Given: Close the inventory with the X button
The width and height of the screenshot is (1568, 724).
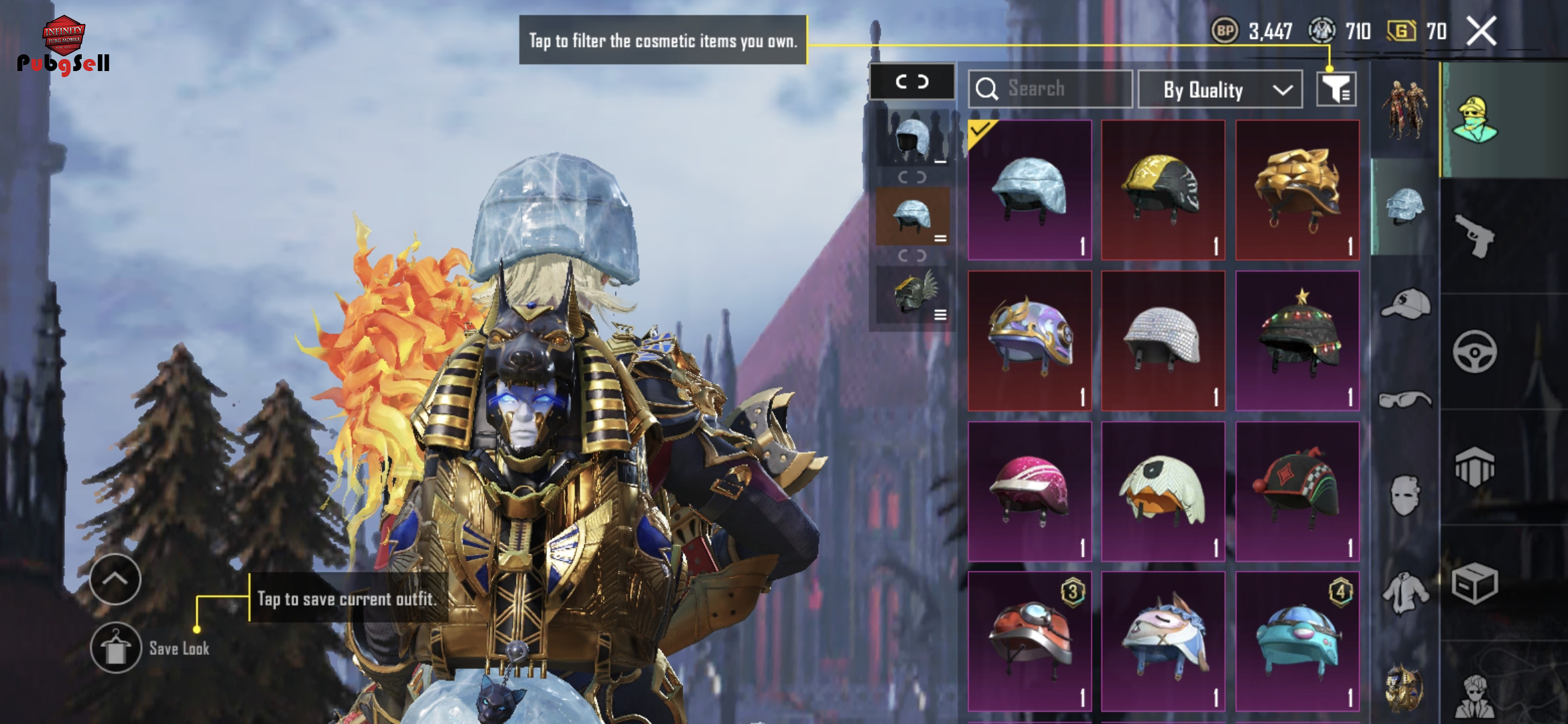Looking at the screenshot, I should click(x=1481, y=31).
